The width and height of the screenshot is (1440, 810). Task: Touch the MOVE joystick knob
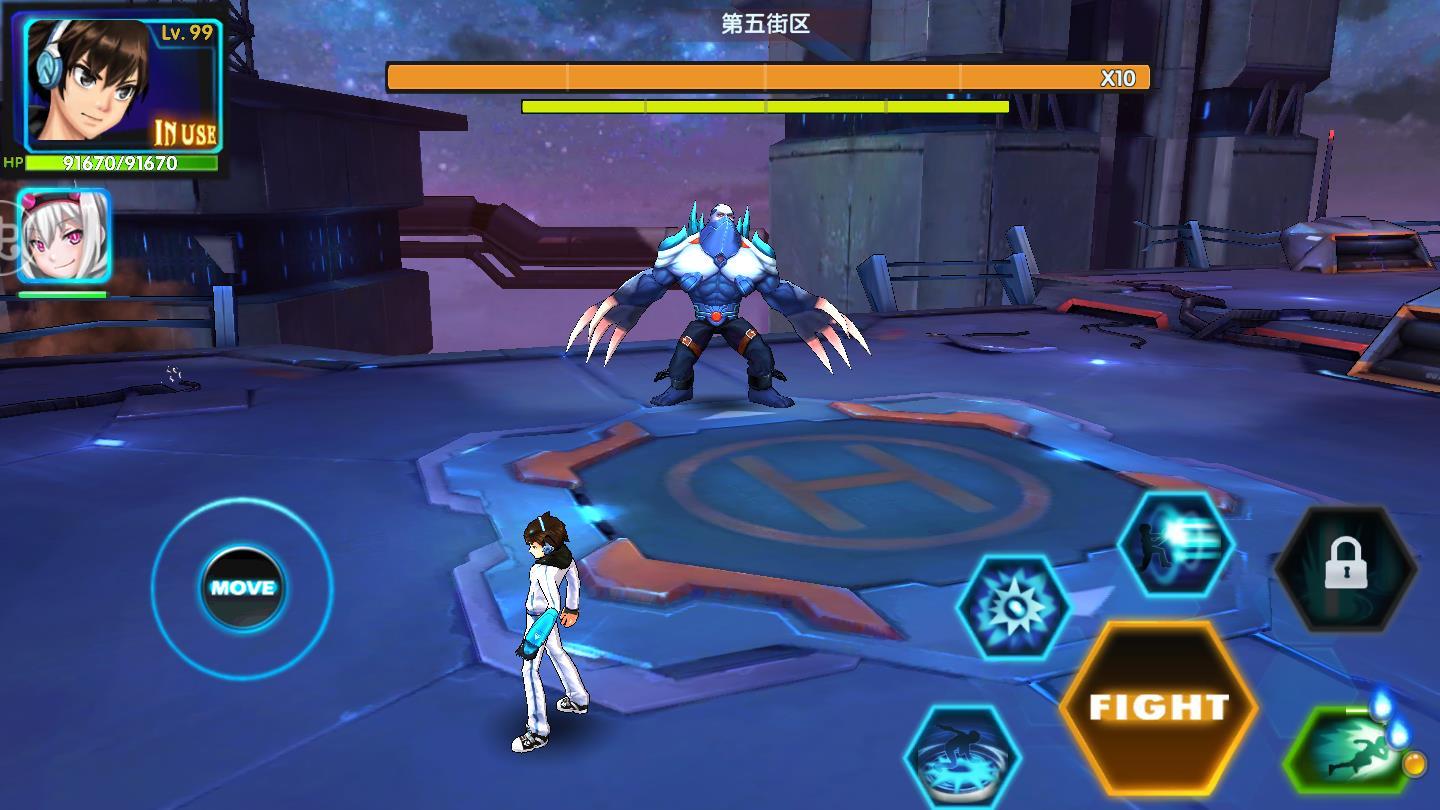click(x=242, y=588)
